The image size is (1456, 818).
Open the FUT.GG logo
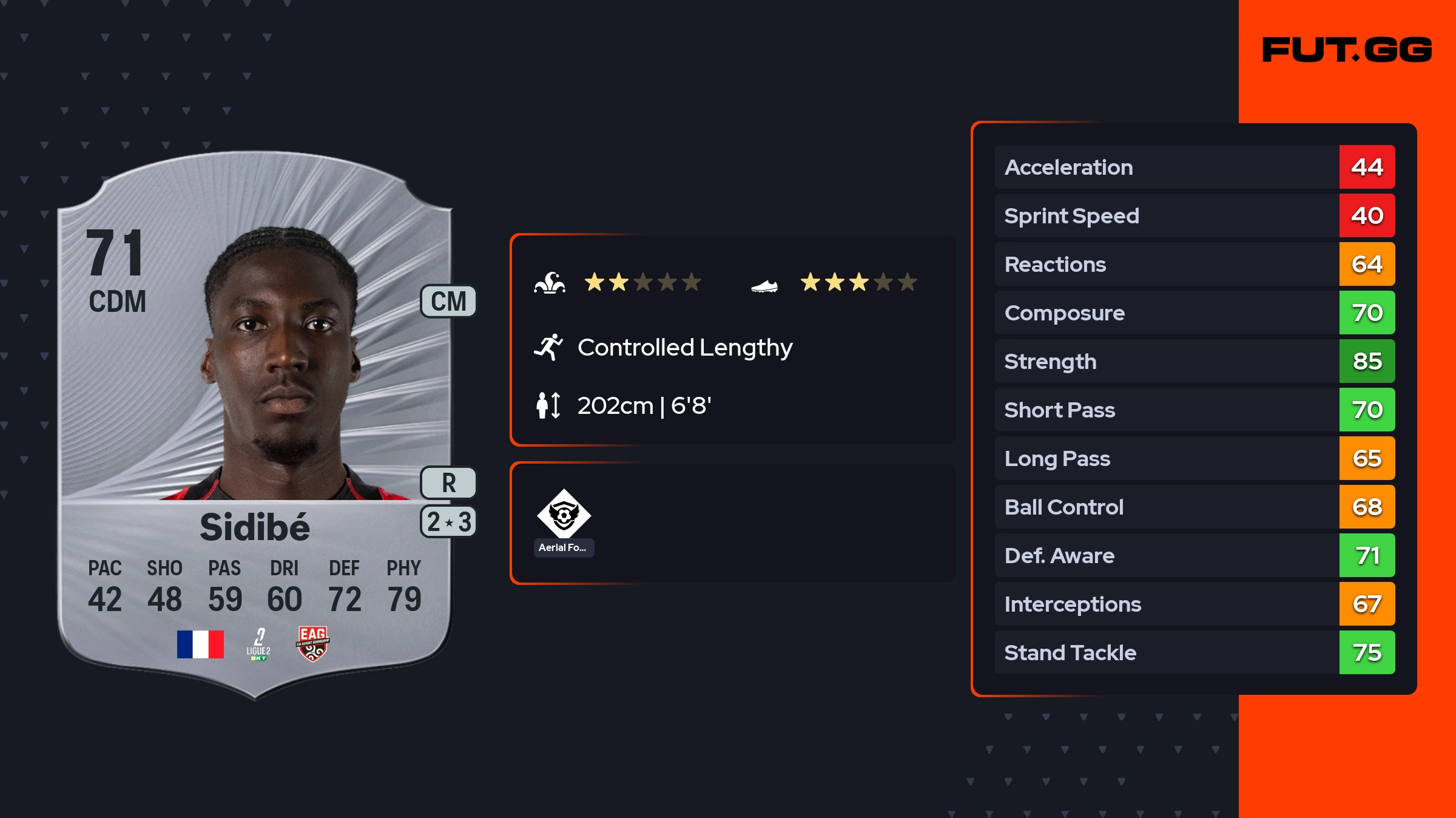(1347, 50)
